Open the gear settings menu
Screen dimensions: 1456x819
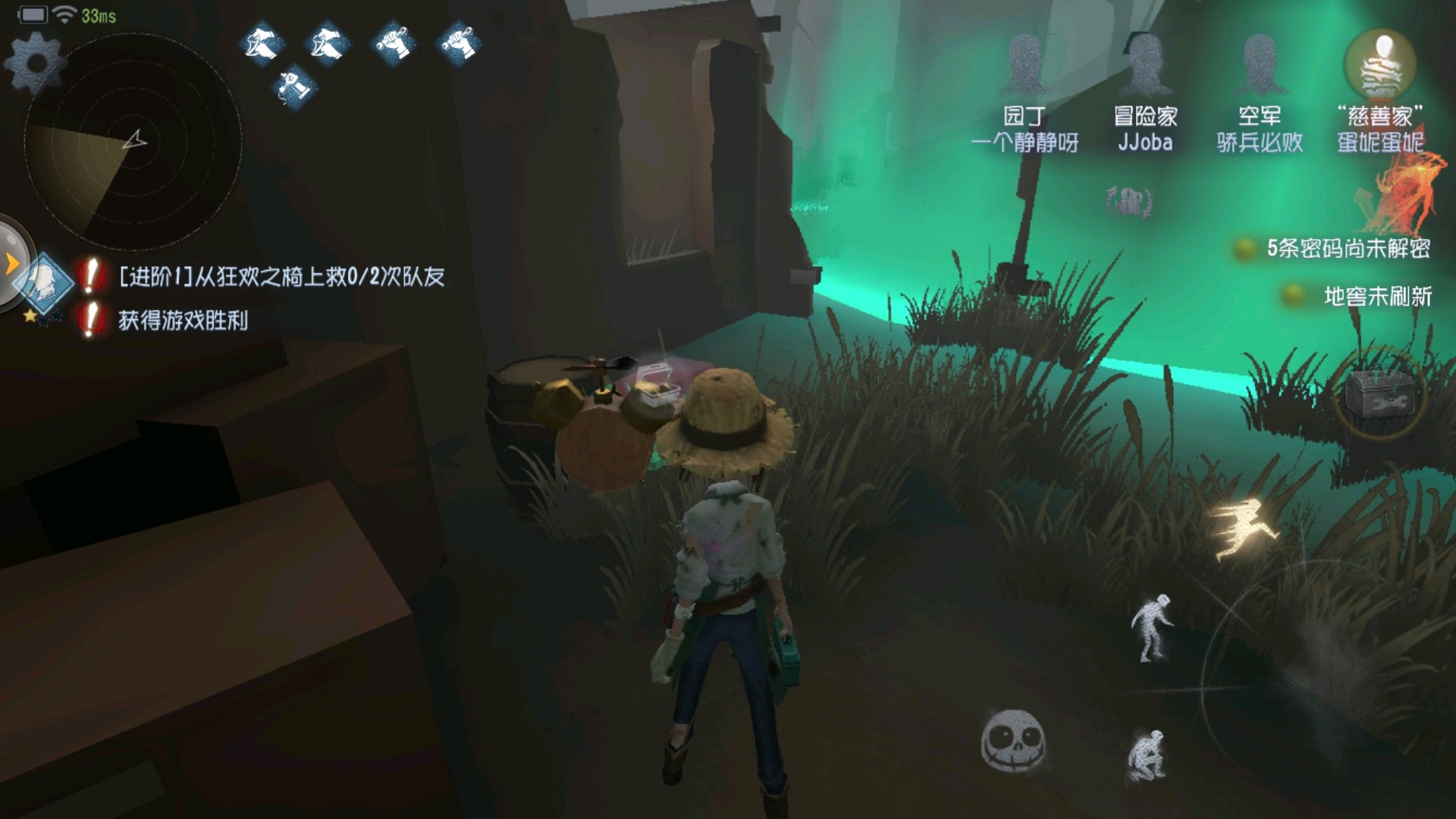[35, 62]
